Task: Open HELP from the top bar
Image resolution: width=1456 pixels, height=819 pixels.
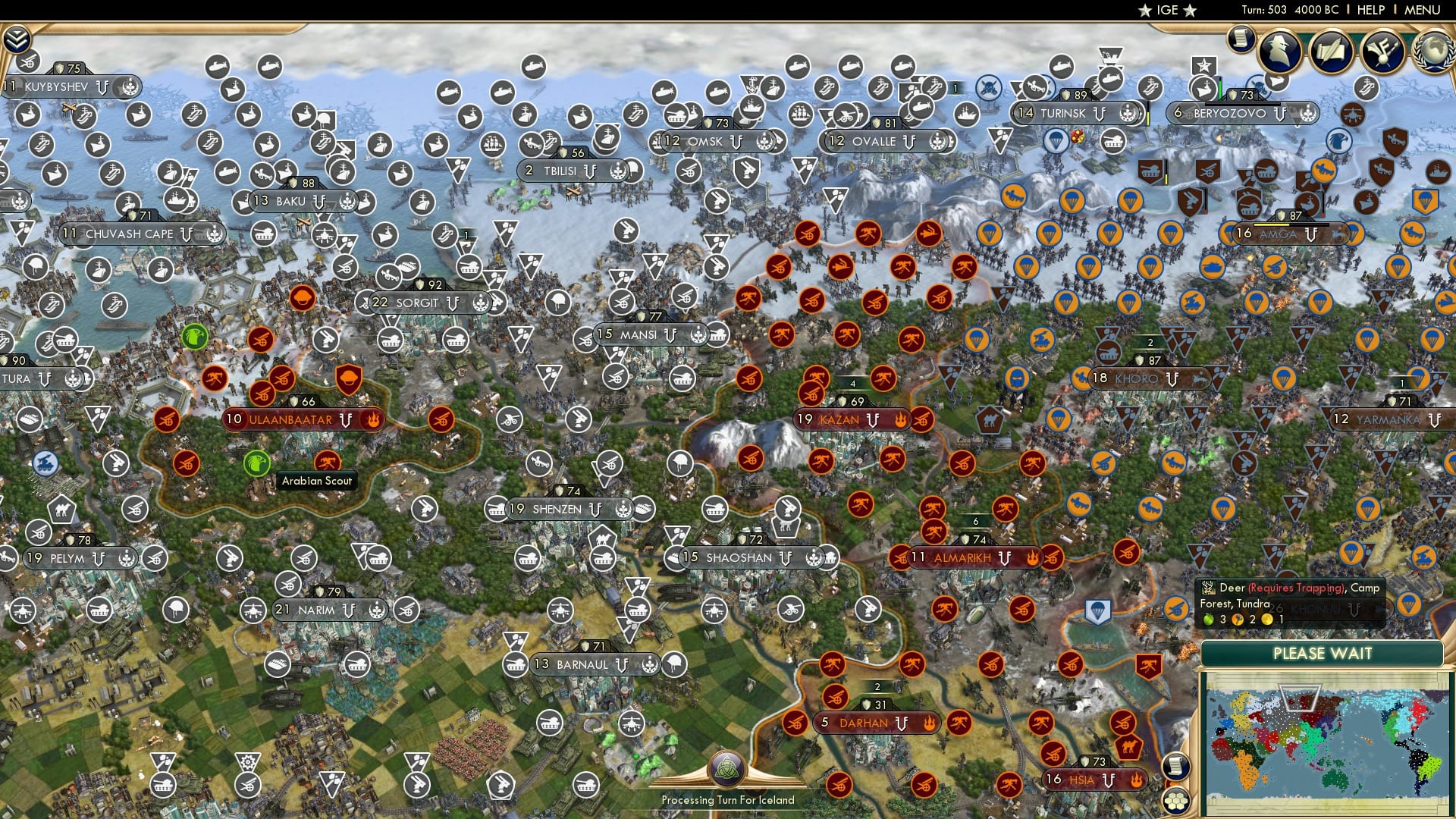Action: click(x=1369, y=10)
